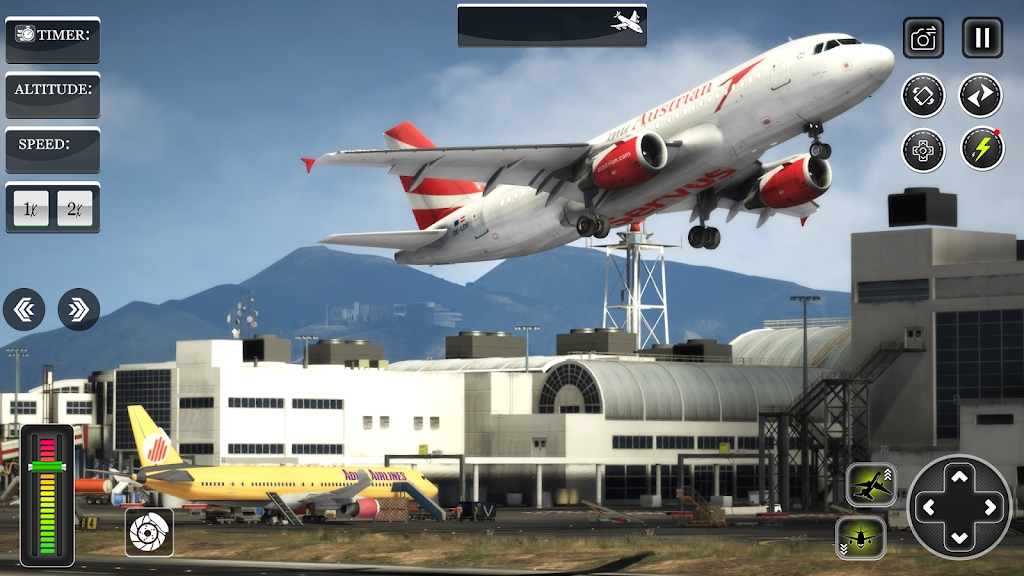Choose the D-pad control scheme icon
The image size is (1024, 576).
(x=923, y=150)
